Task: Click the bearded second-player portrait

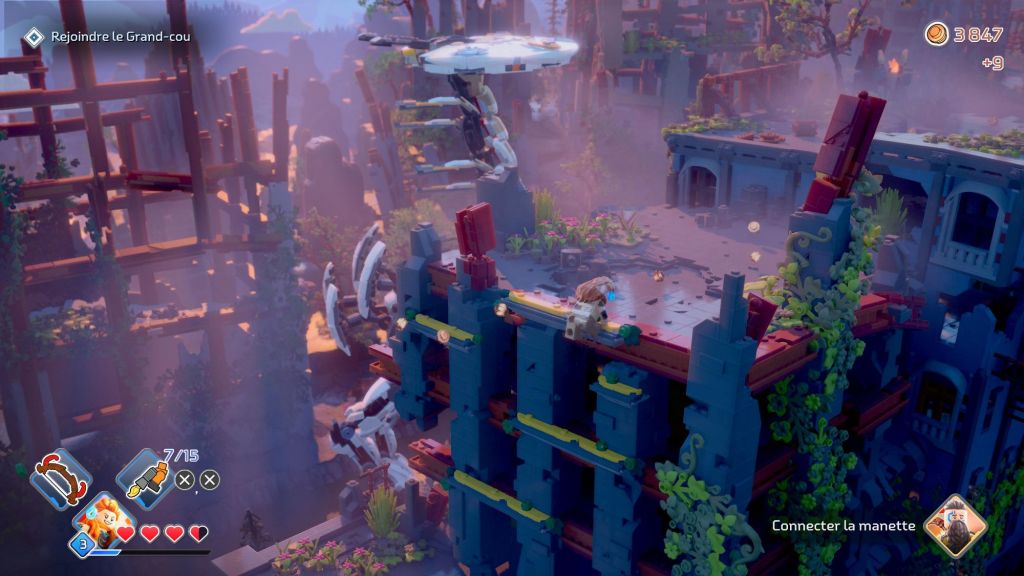Action: point(954,526)
